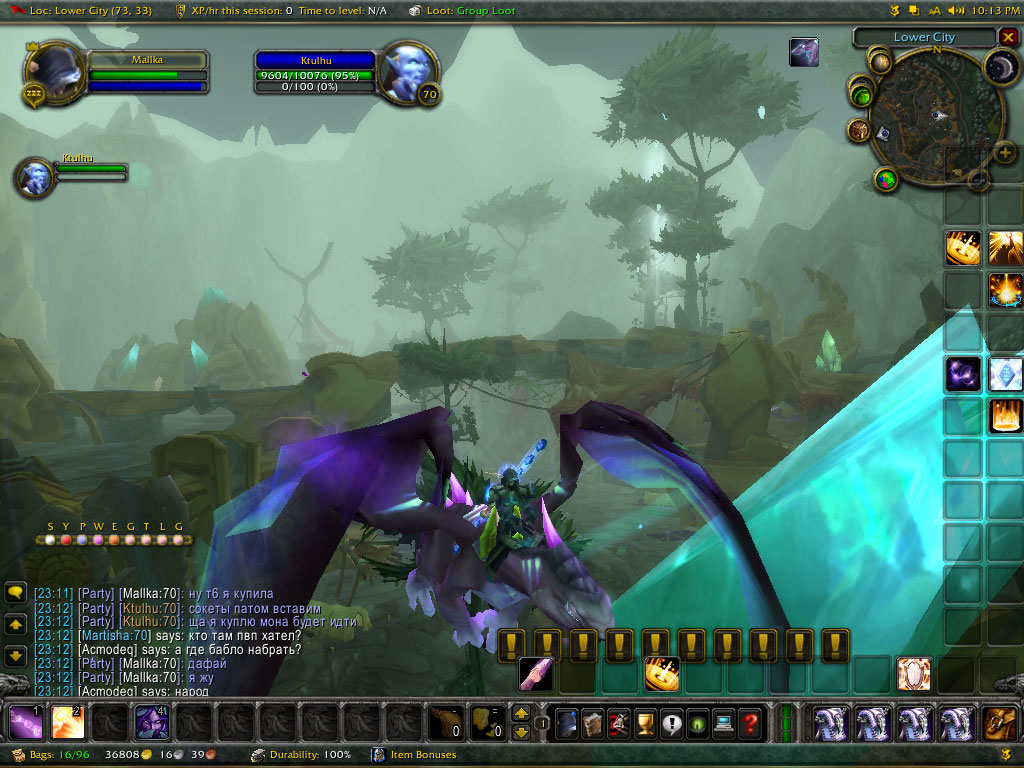Open the leftmost dragon-icon bag slot
The image size is (1024, 768).
tap(830, 722)
